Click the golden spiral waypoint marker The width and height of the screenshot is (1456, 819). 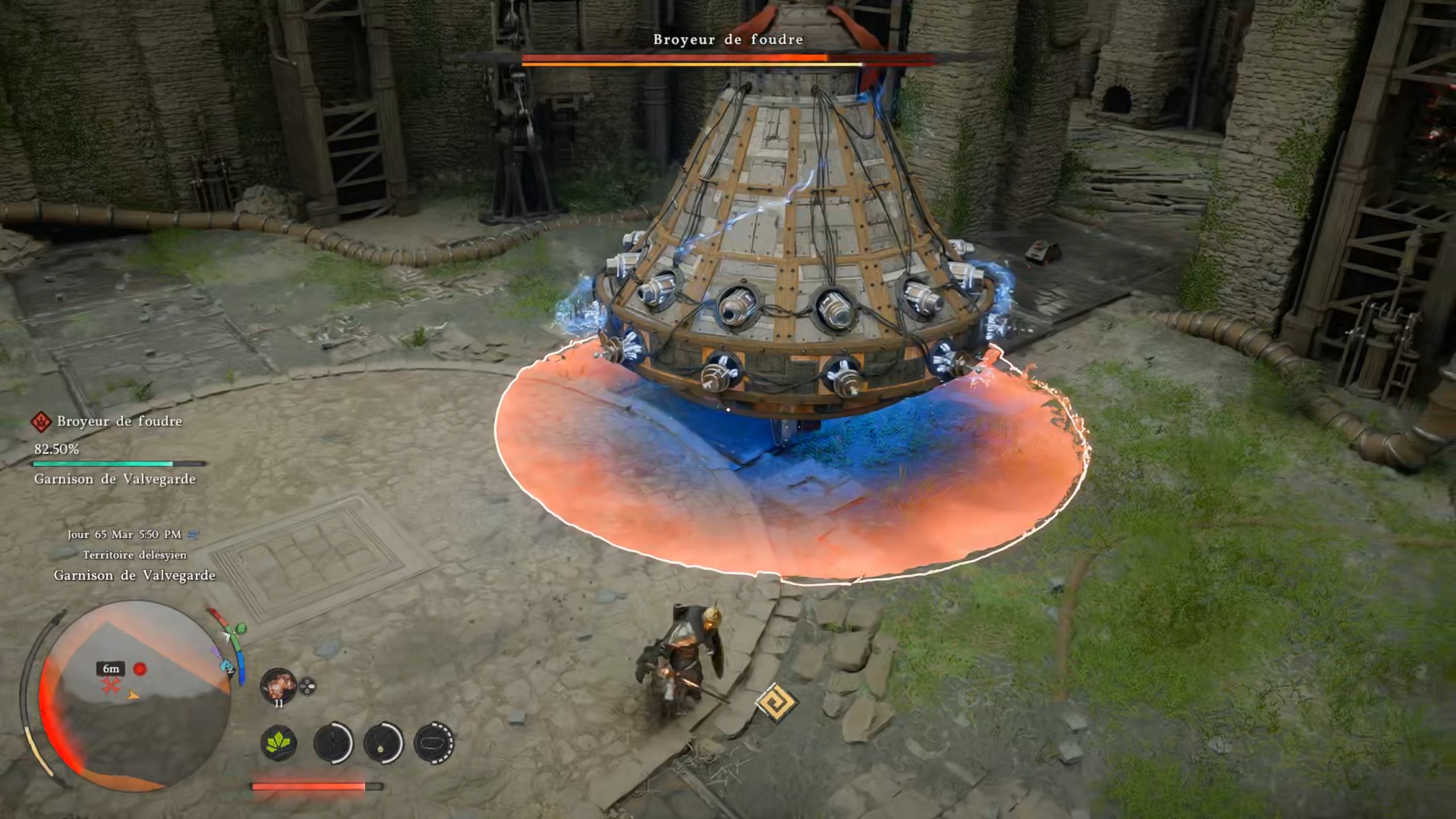[x=776, y=703]
